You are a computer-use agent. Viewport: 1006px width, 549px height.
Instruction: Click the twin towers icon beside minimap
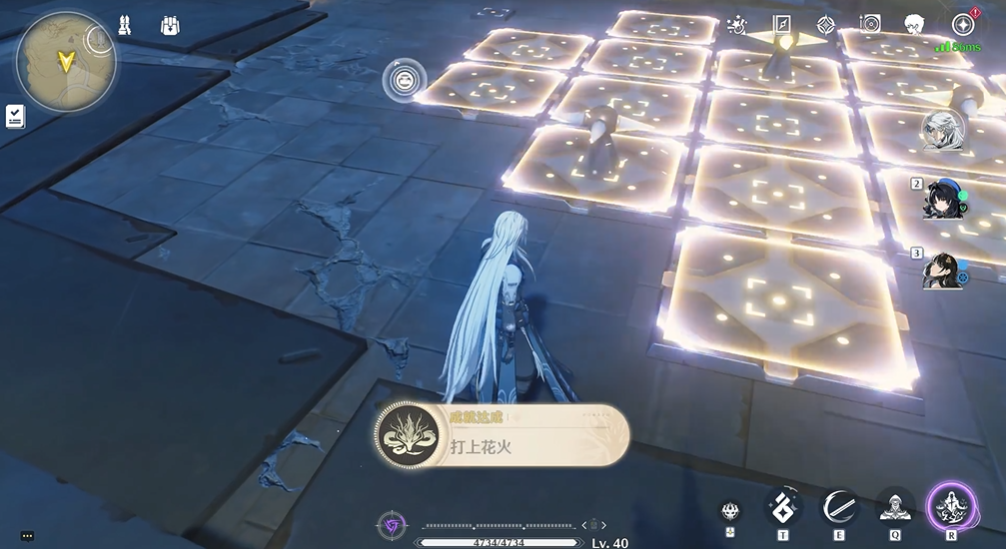124,26
